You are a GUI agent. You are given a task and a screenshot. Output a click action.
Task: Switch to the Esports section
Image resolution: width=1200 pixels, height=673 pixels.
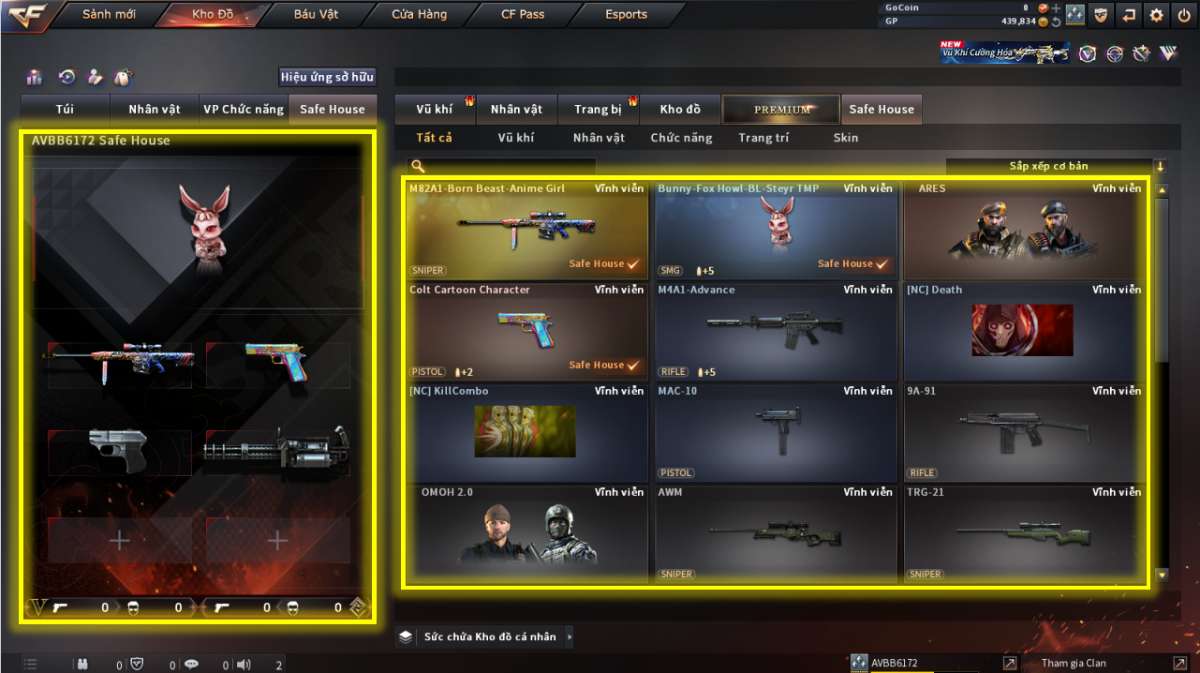[626, 15]
